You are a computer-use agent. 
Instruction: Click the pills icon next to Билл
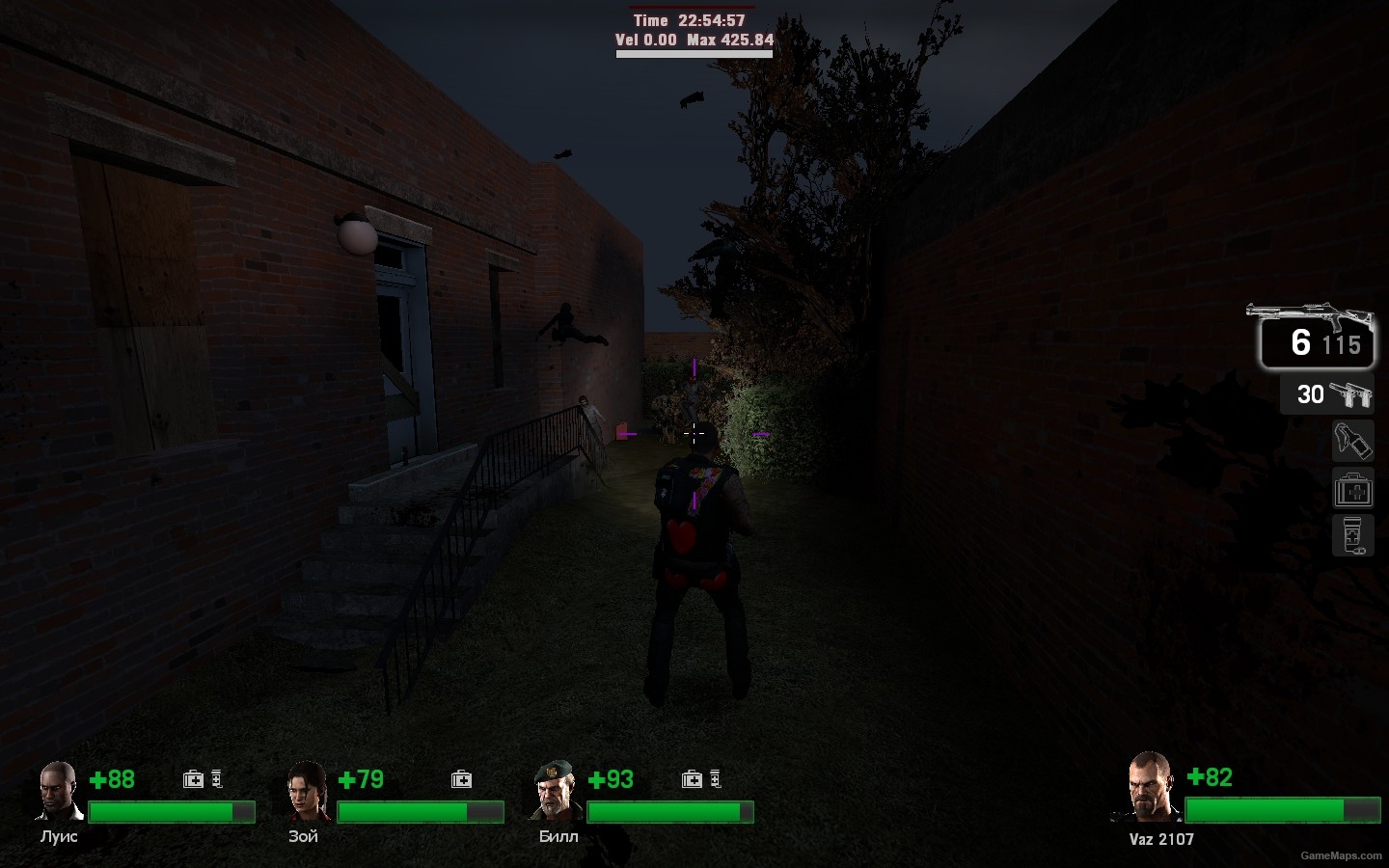click(715, 776)
